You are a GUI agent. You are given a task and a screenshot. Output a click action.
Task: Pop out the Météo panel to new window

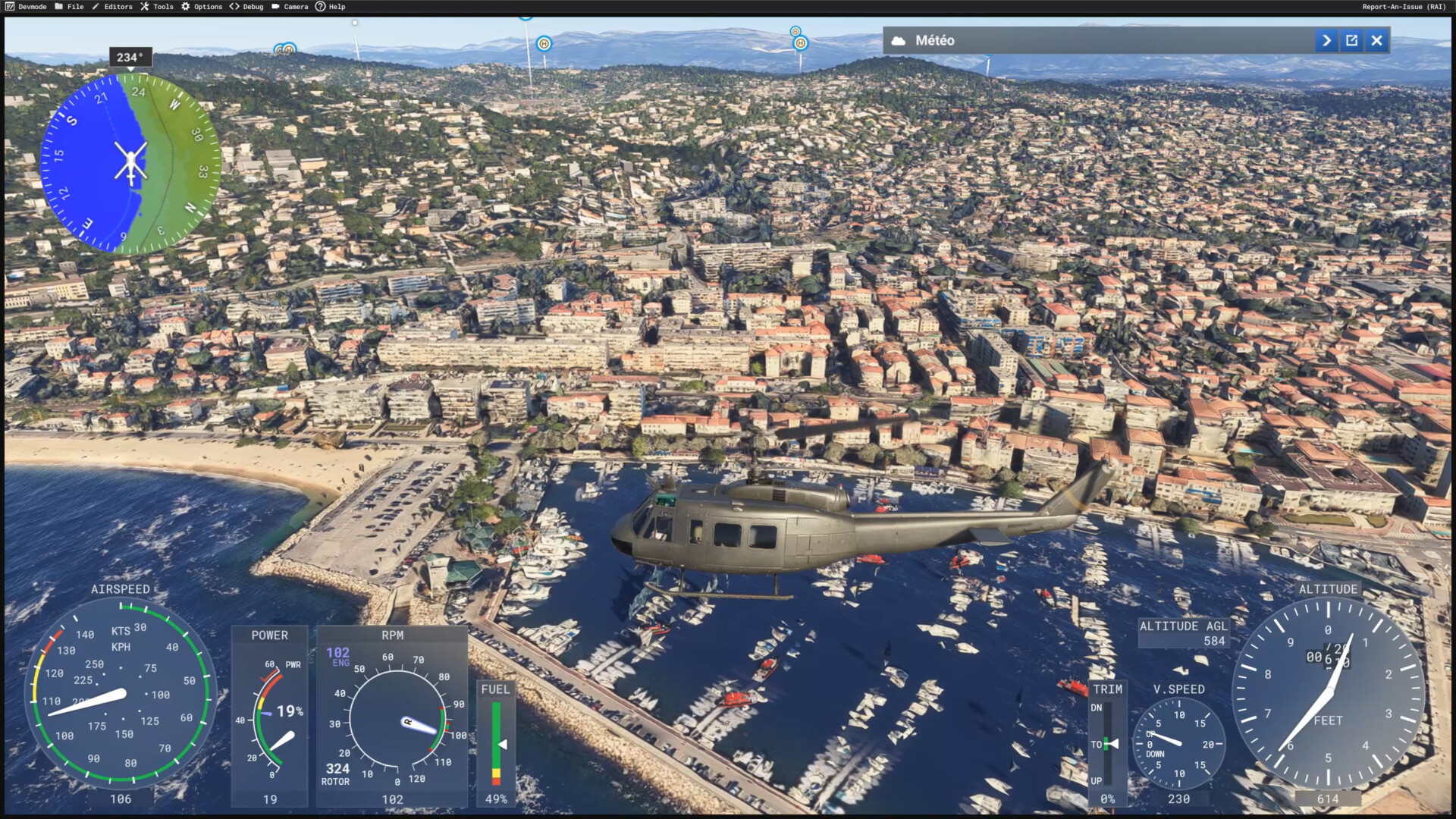coord(1351,41)
